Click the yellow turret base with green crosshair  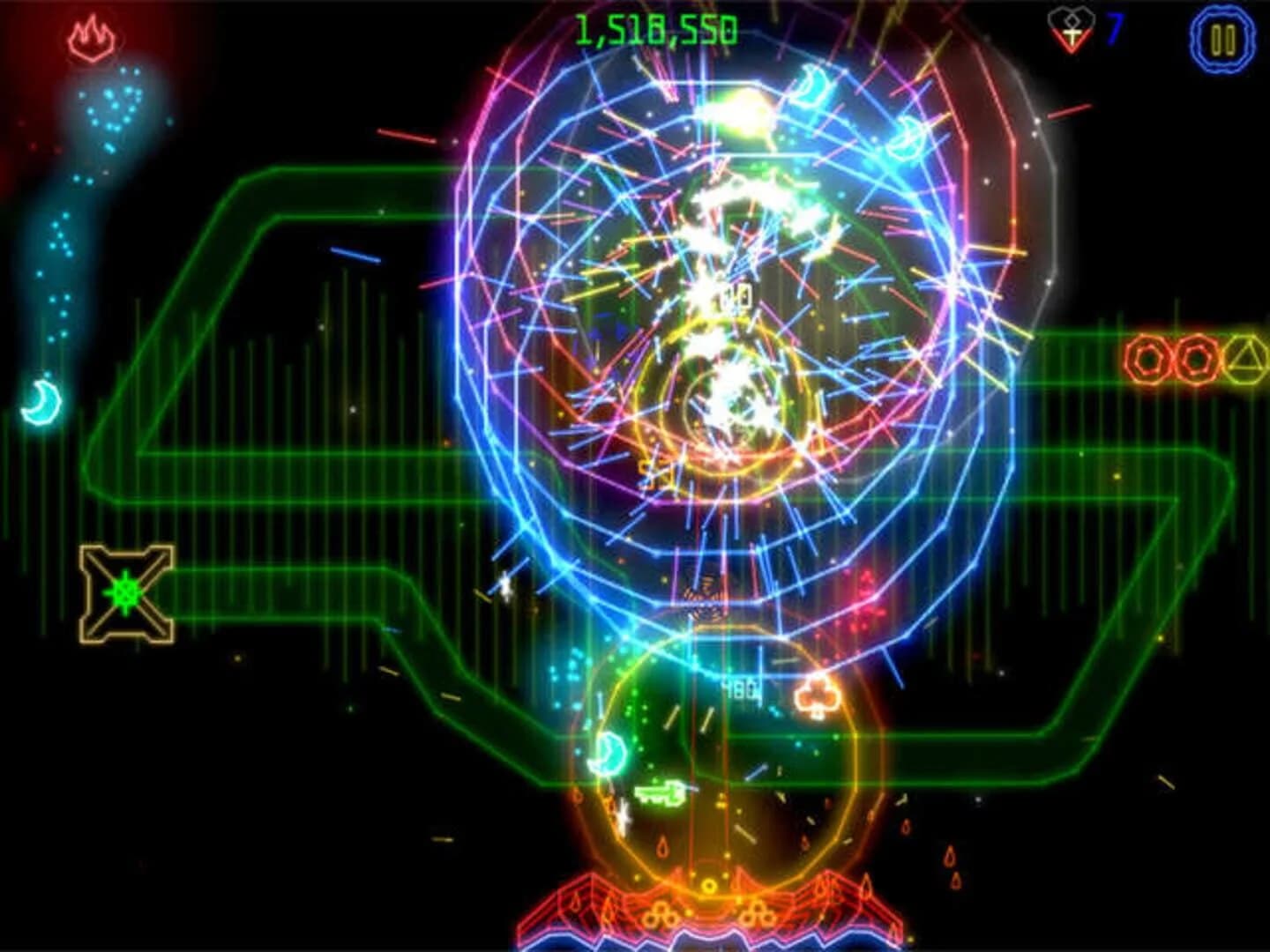click(x=126, y=591)
